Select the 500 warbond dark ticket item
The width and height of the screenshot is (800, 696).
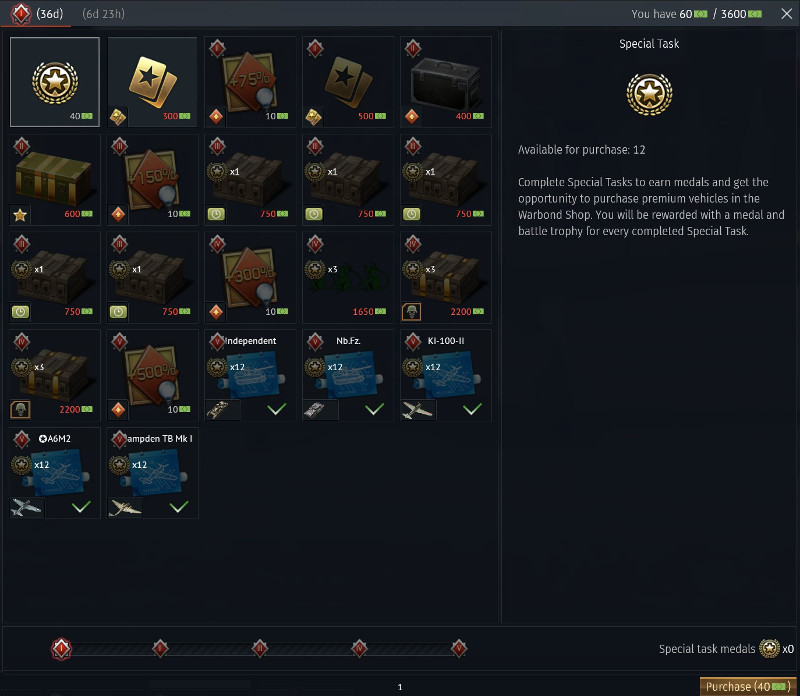(x=348, y=82)
